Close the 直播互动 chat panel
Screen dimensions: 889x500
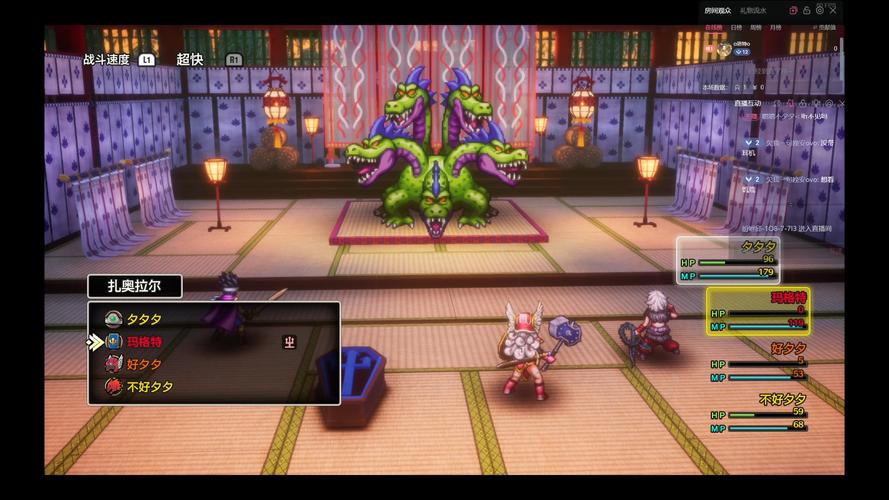click(x=842, y=103)
